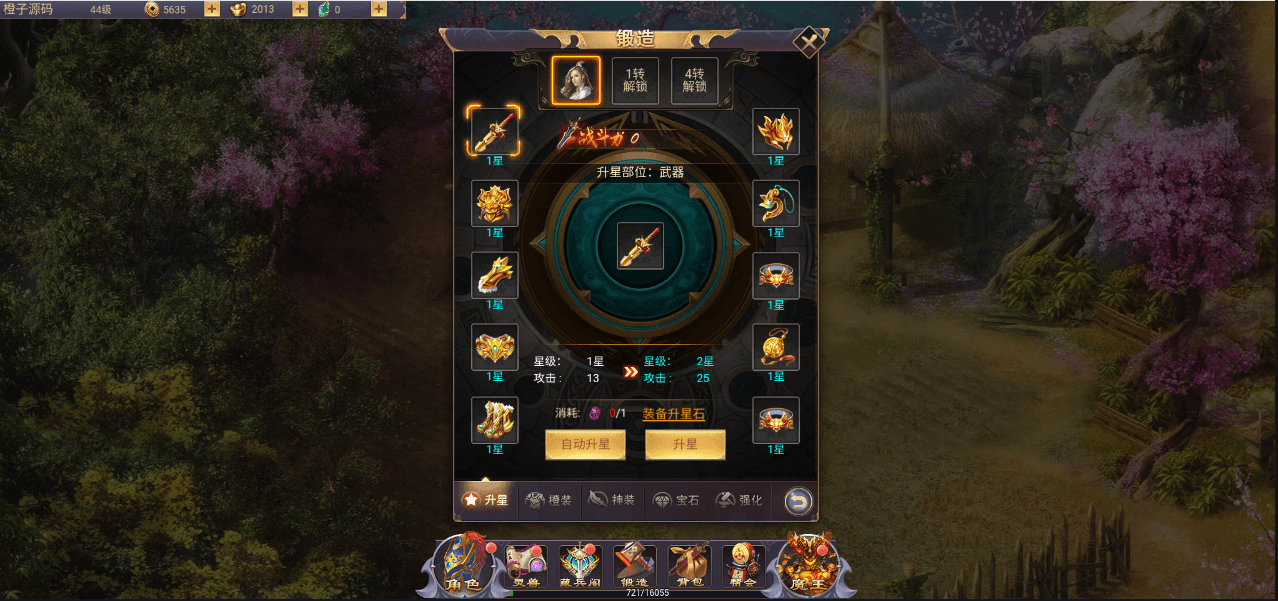The height and width of the screenshot is (601, 1278).
Task: Click the 升星 upgrade star button
Action: [x=685, y=445]
